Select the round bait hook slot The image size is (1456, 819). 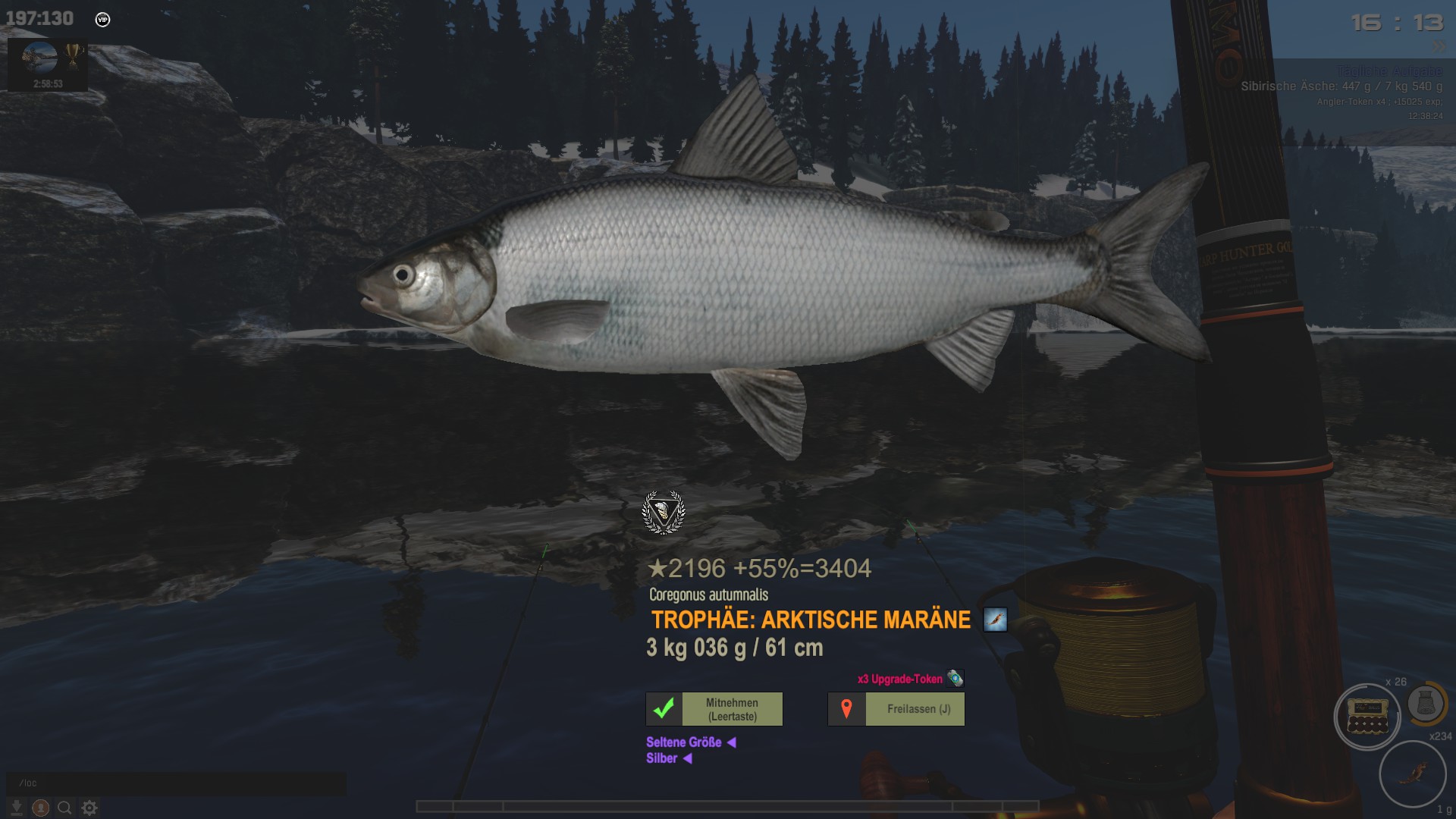pyautogui.click(x=1412, y=773)
